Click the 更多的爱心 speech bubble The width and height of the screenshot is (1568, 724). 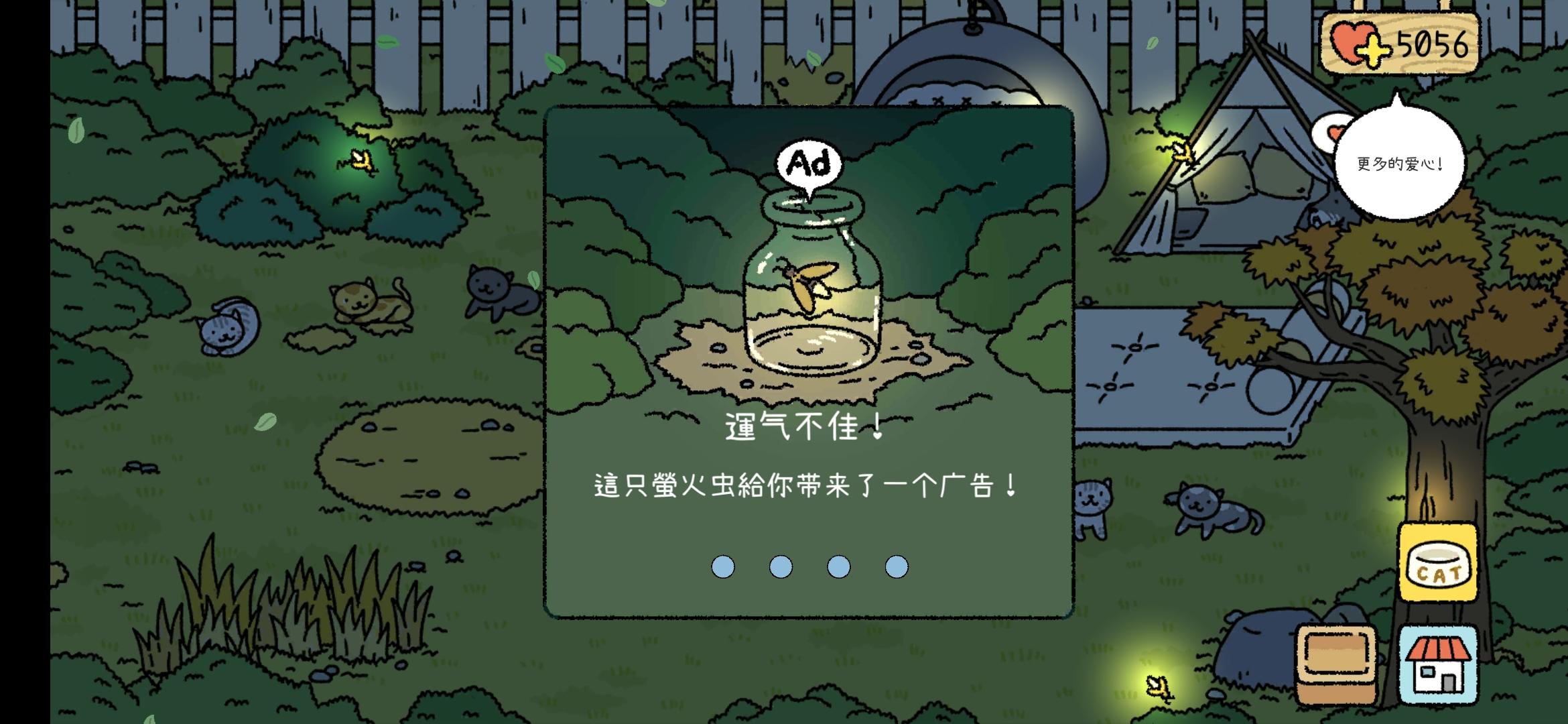[1400, 164]
